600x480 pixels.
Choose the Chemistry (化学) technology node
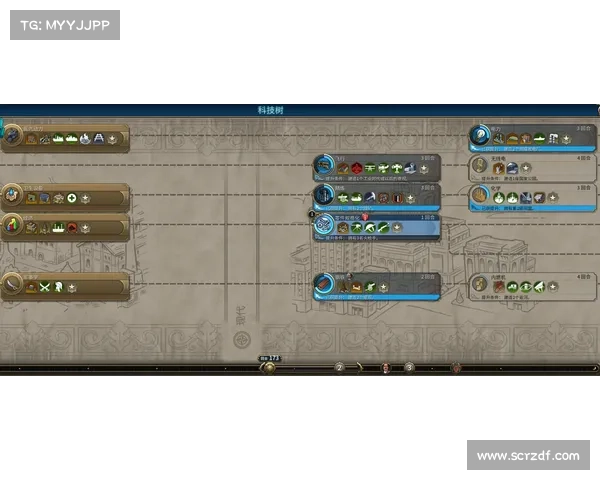[x=532, y=195]
